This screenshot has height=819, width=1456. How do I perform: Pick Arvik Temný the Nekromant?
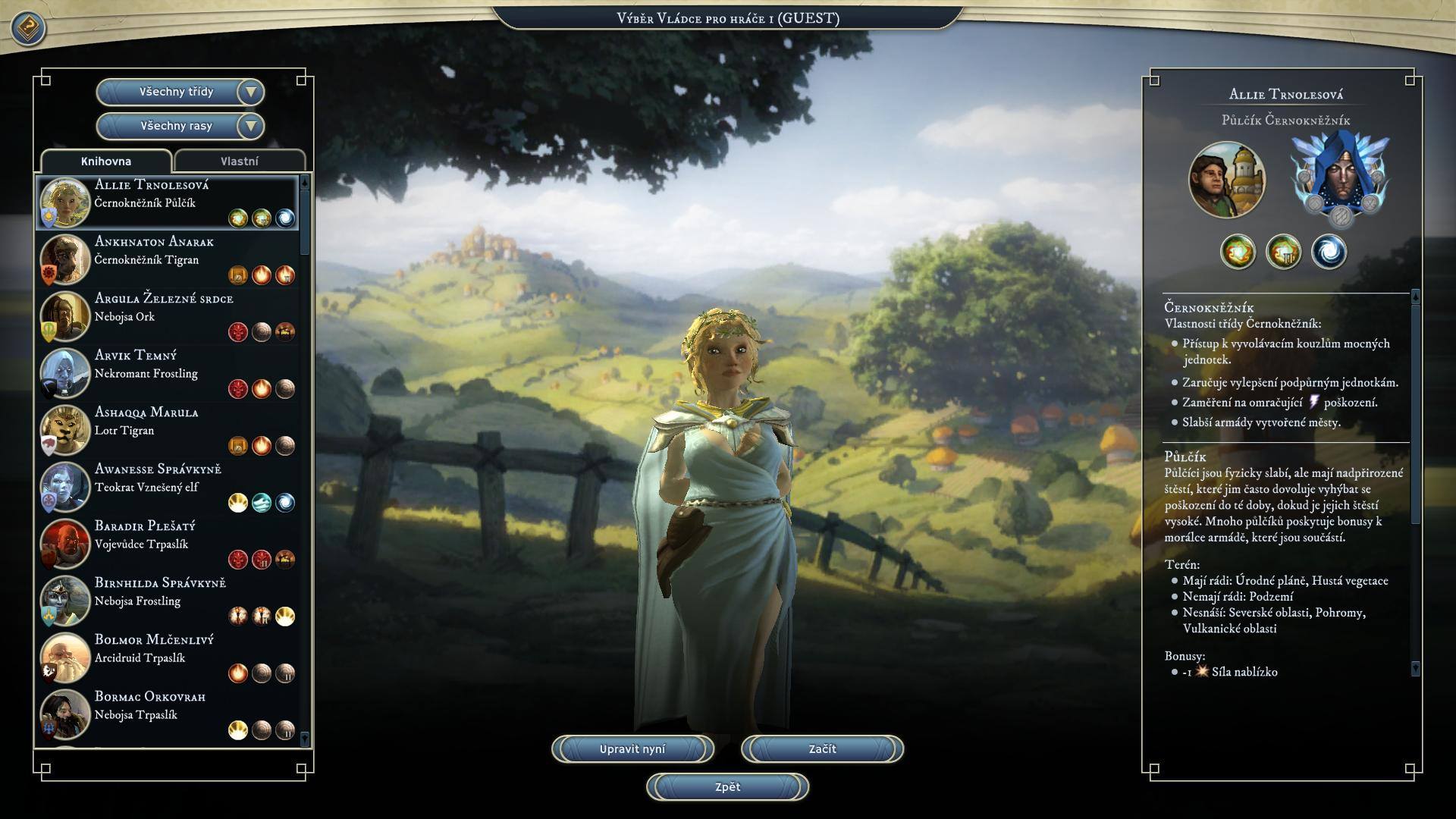coord(167,373)
